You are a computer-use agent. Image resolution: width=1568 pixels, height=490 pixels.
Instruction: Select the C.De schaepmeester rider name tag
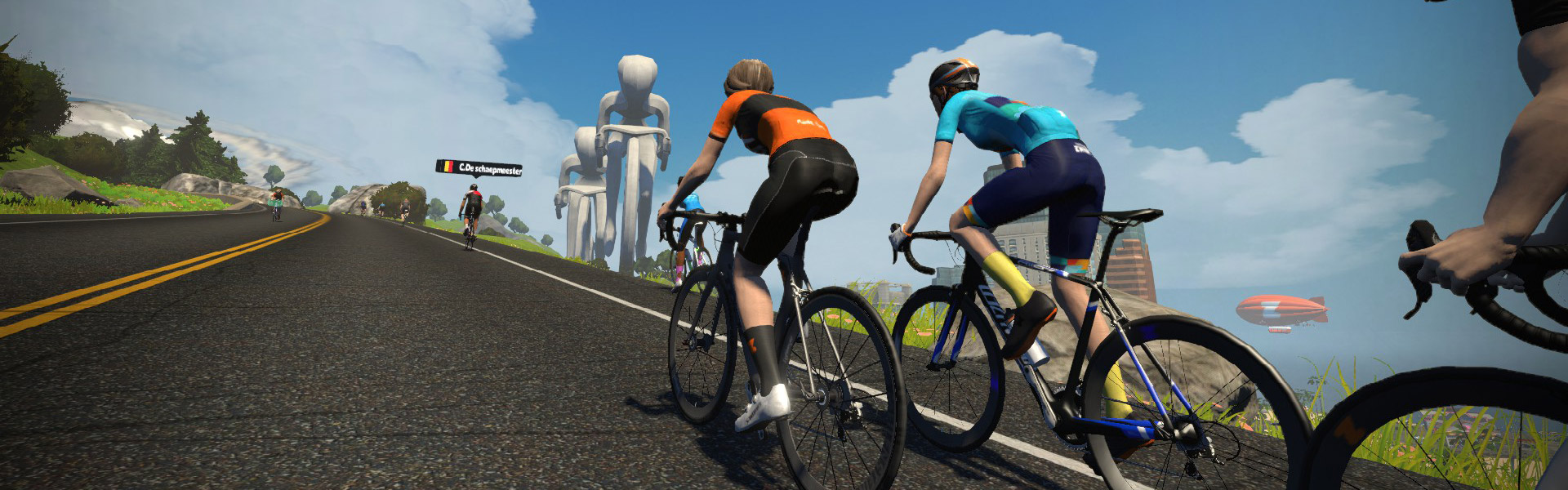(x=479, y=169)
